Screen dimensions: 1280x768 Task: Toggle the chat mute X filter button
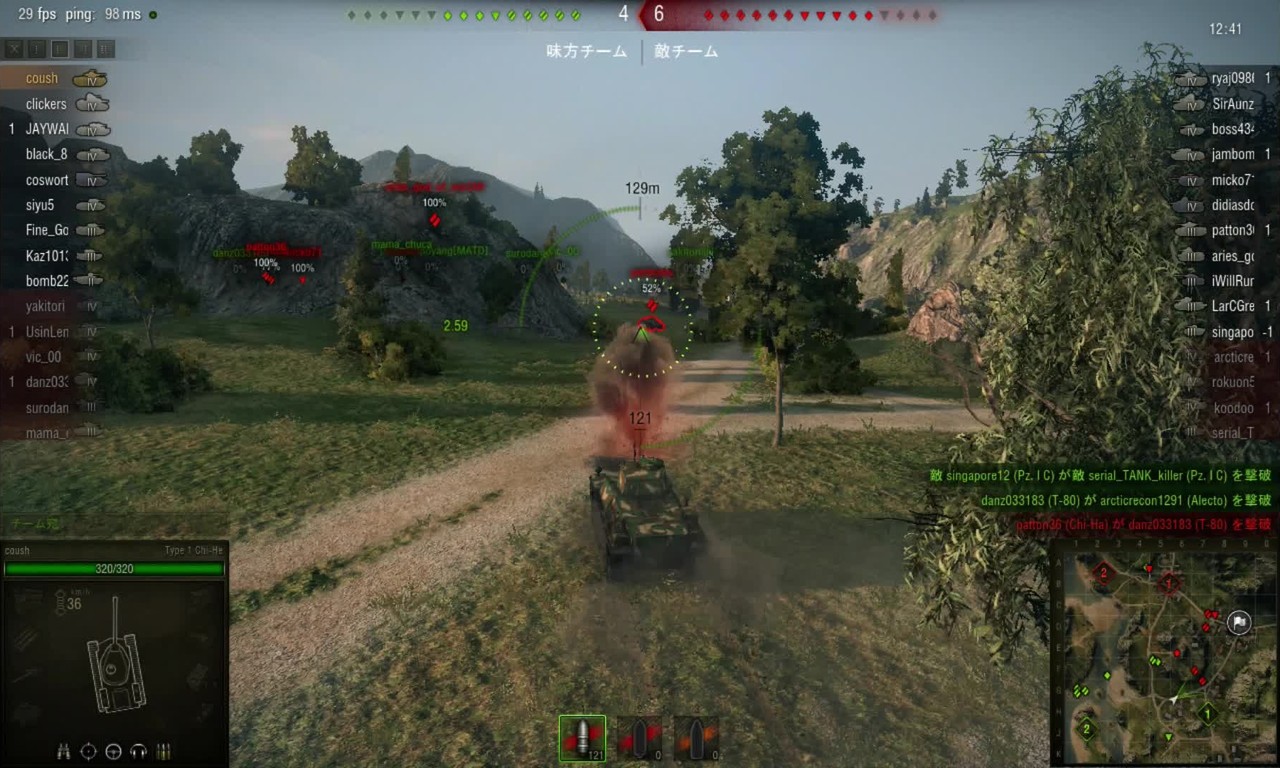tap(14, 48)
